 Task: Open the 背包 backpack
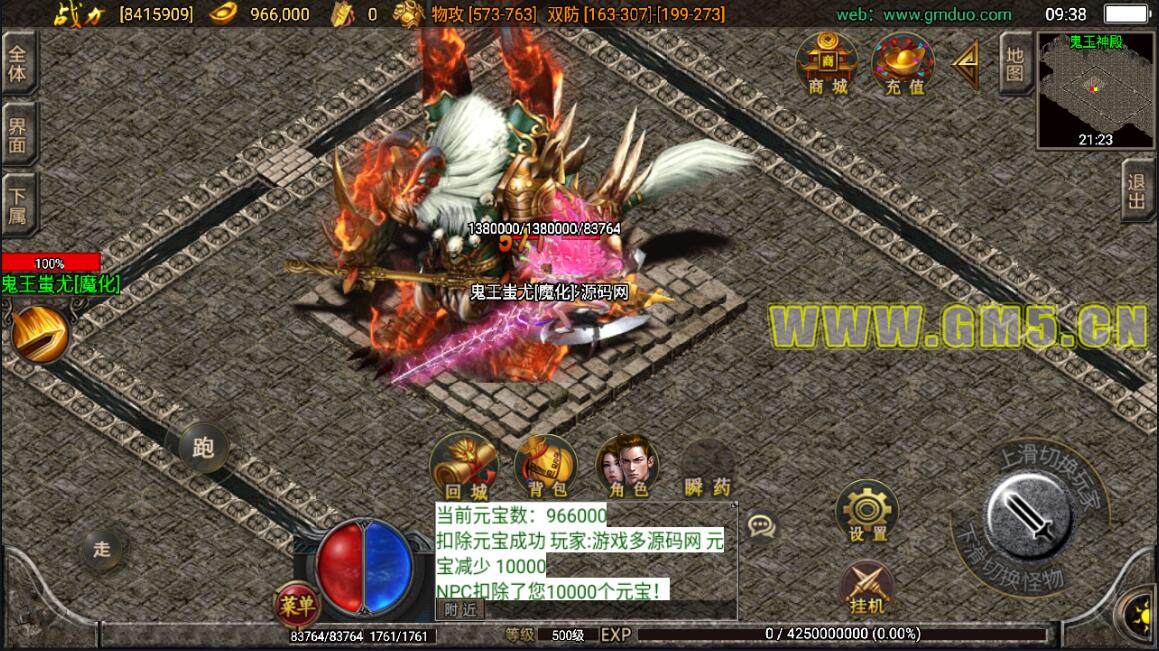pos(546,468)
